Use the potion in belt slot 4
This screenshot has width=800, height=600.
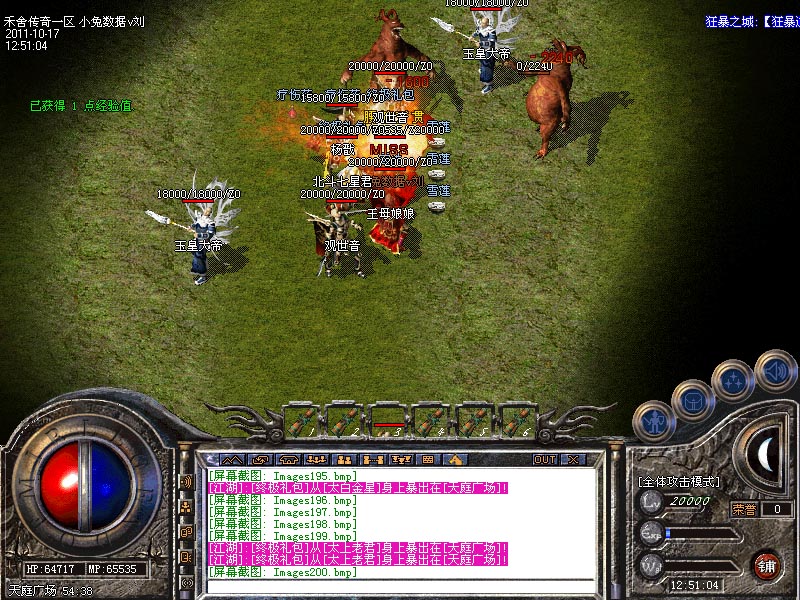pyautogui.click(x=430, y=418)
